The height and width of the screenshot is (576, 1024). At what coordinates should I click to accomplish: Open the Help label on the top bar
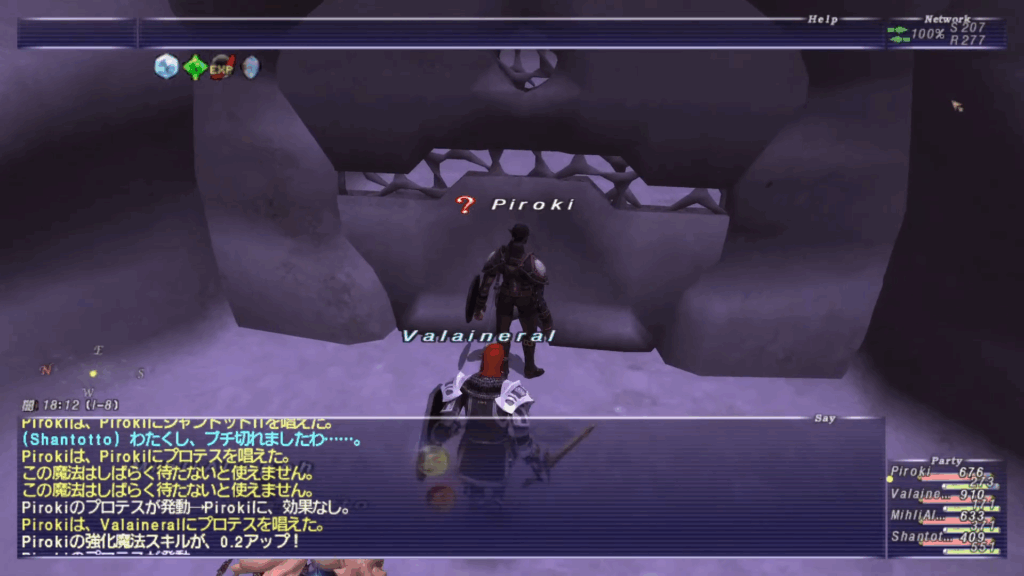coord(823,19)
